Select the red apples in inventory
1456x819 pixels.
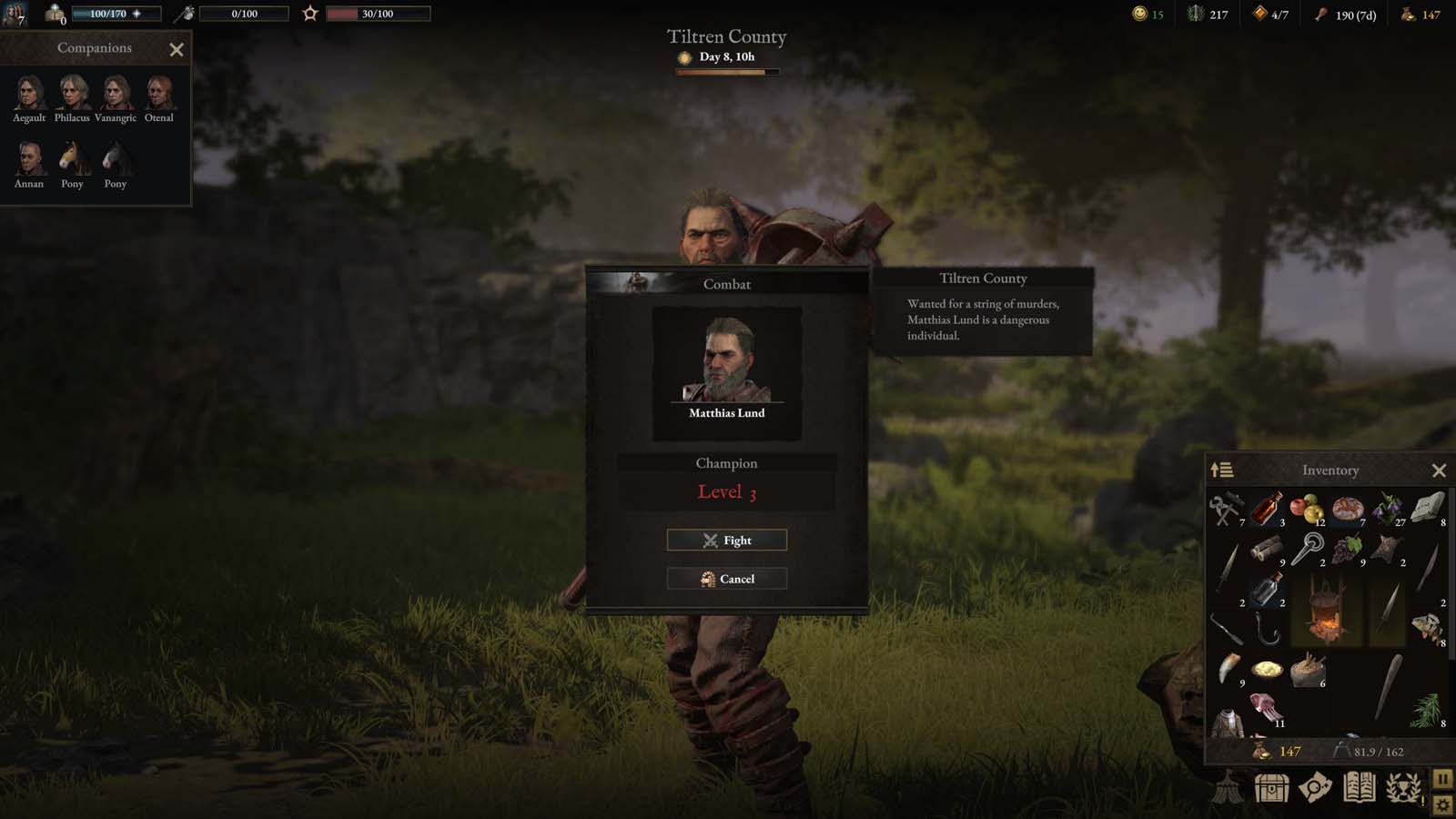1306,508
